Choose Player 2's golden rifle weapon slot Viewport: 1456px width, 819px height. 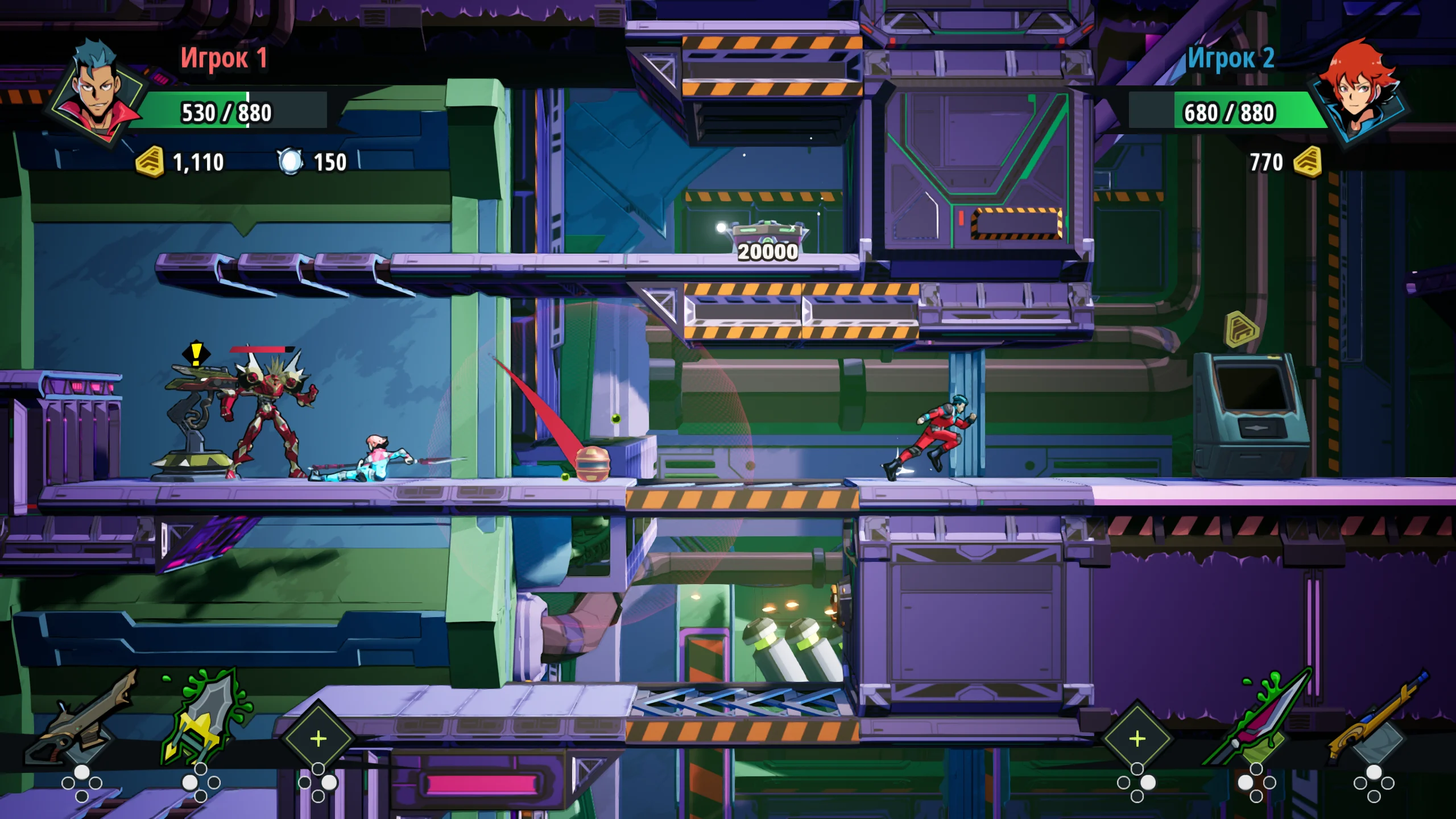point(1375,718)
